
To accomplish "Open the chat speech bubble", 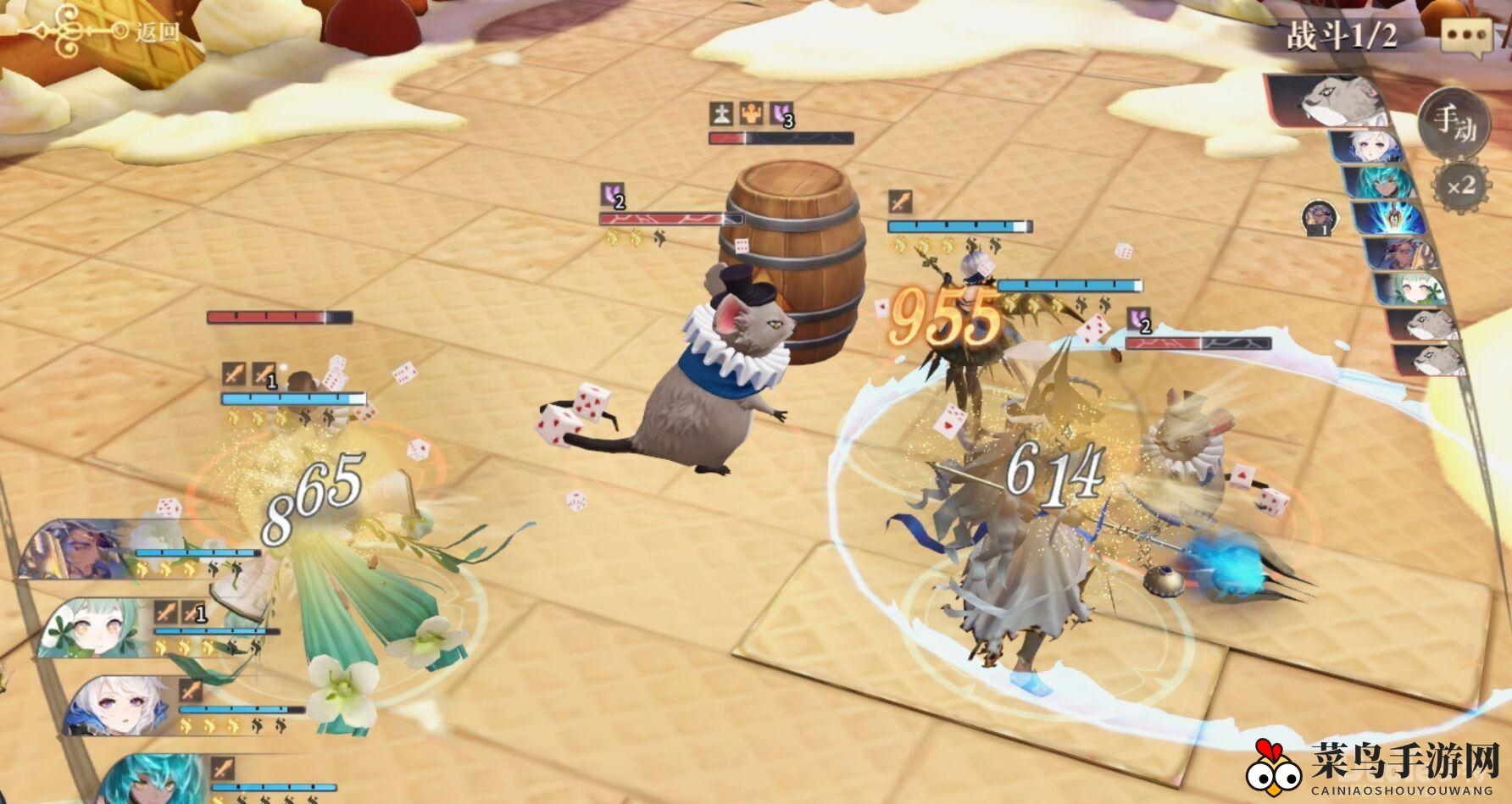I will pos(1466,37).
